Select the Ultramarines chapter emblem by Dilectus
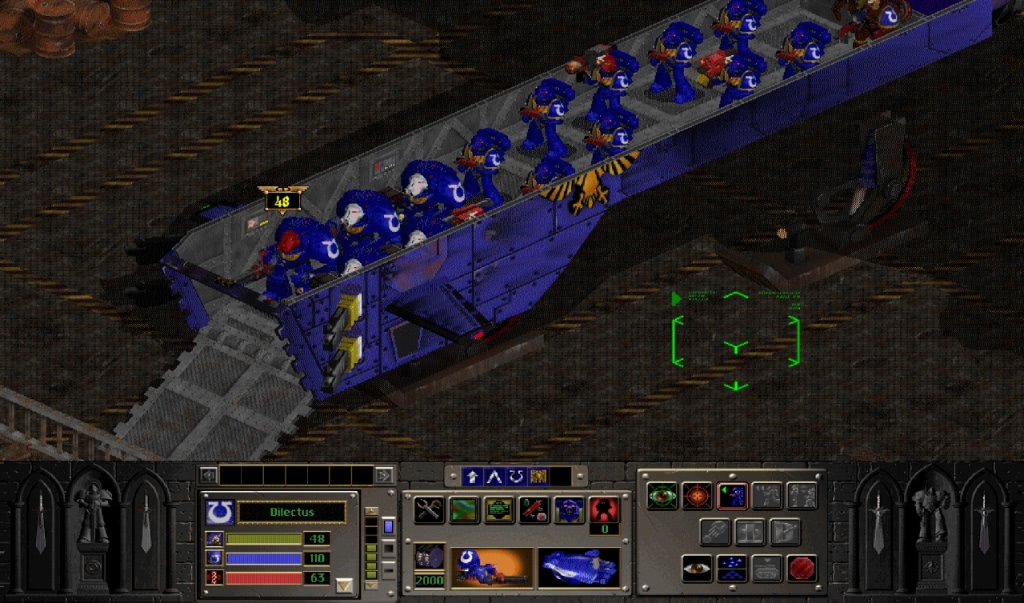Image resolution: width=1024 pixels, height=603 pixels. click(x=217, y=512)
